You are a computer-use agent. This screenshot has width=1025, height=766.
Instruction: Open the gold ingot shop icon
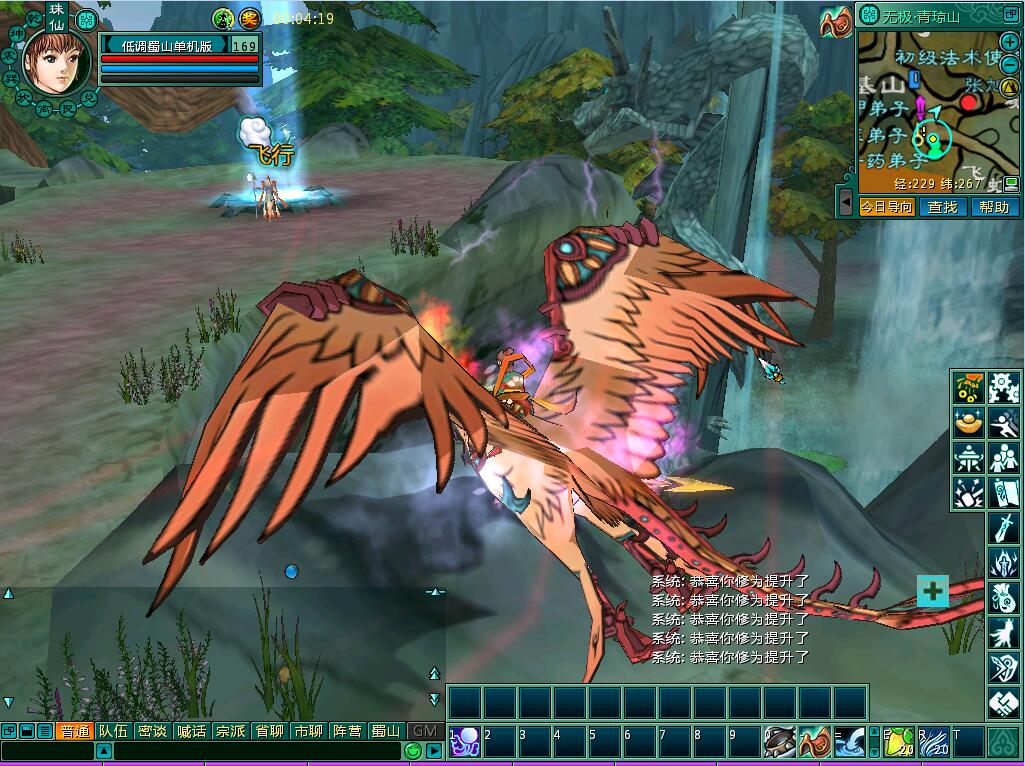tap(968, 422)
